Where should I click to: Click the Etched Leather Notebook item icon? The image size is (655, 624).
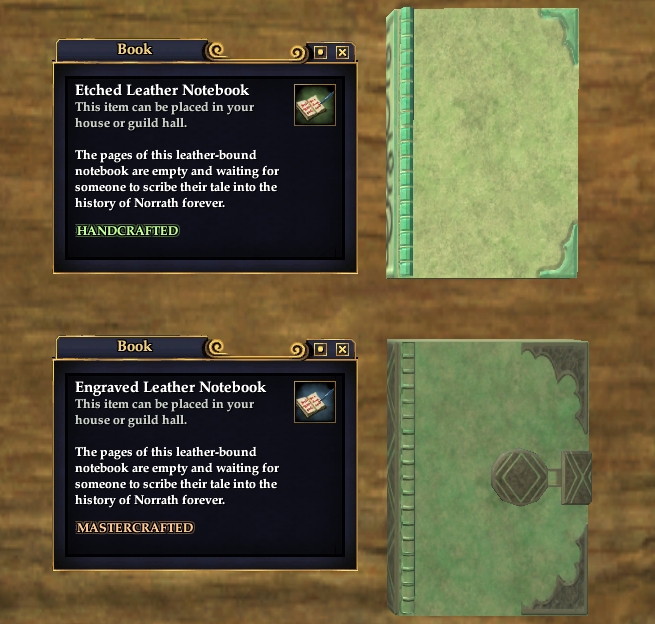tap(314, 105)
